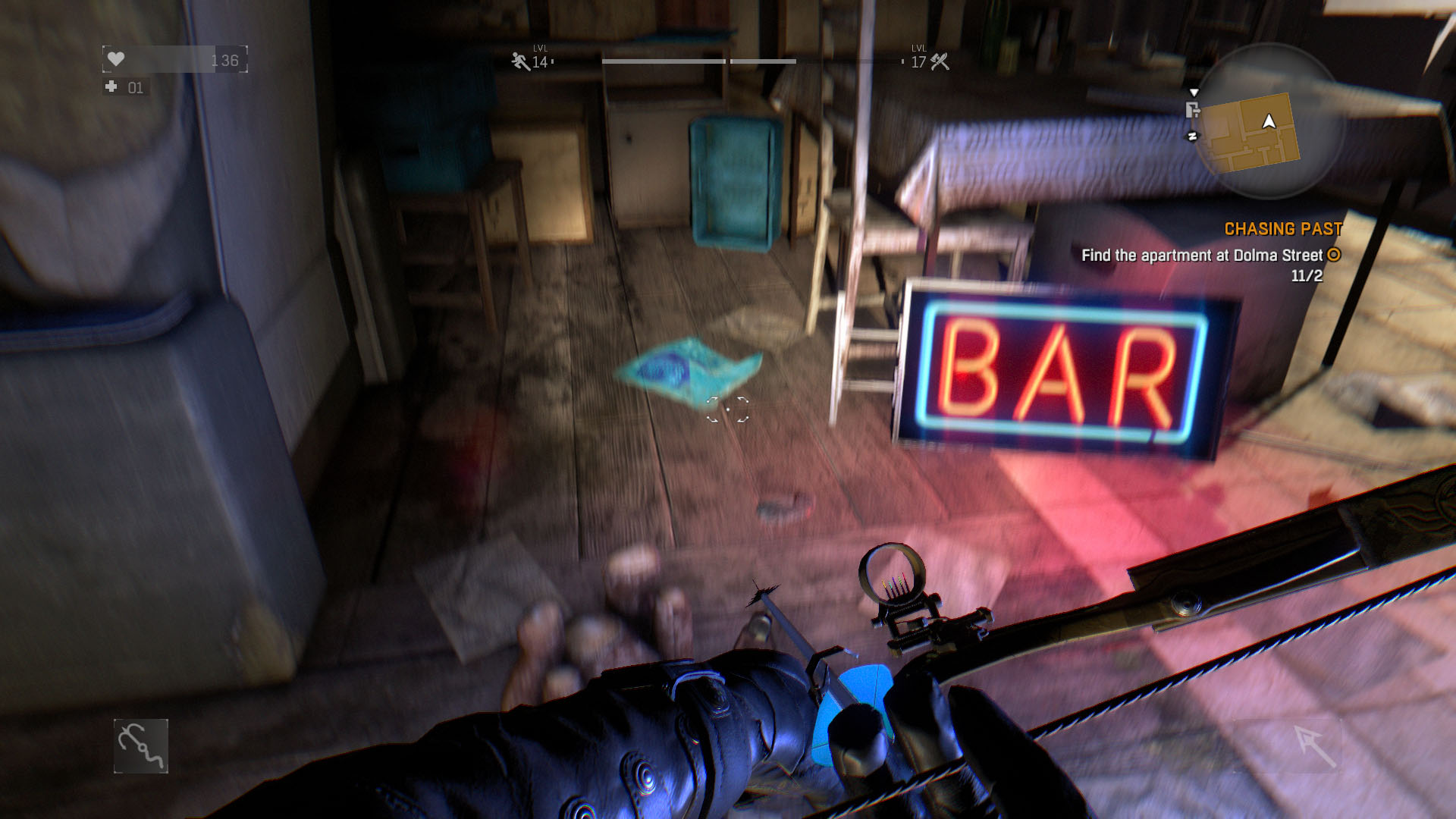Select the grappling hook equipment slot

141,746
